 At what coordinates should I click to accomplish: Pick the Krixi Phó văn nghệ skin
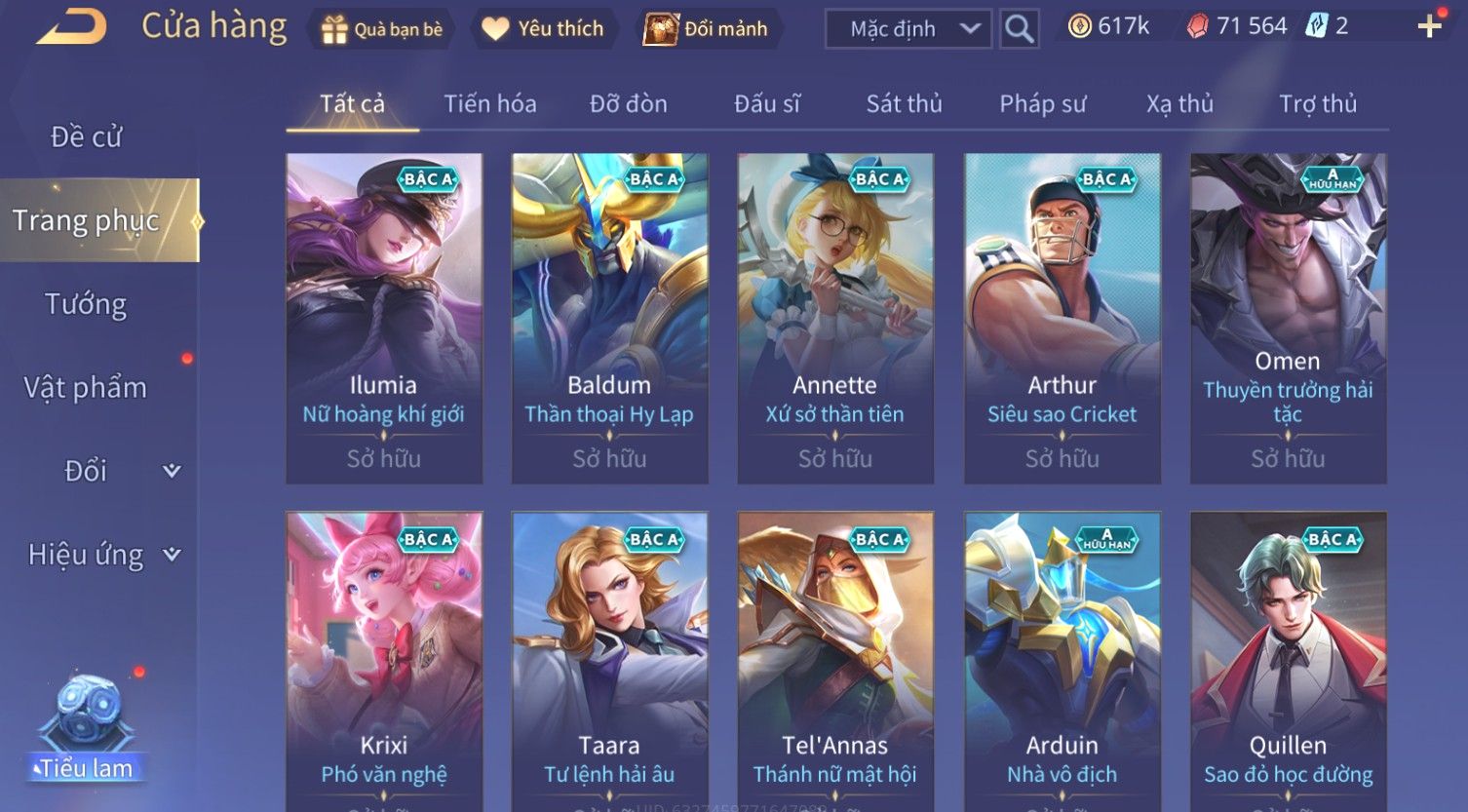(384, 663)
